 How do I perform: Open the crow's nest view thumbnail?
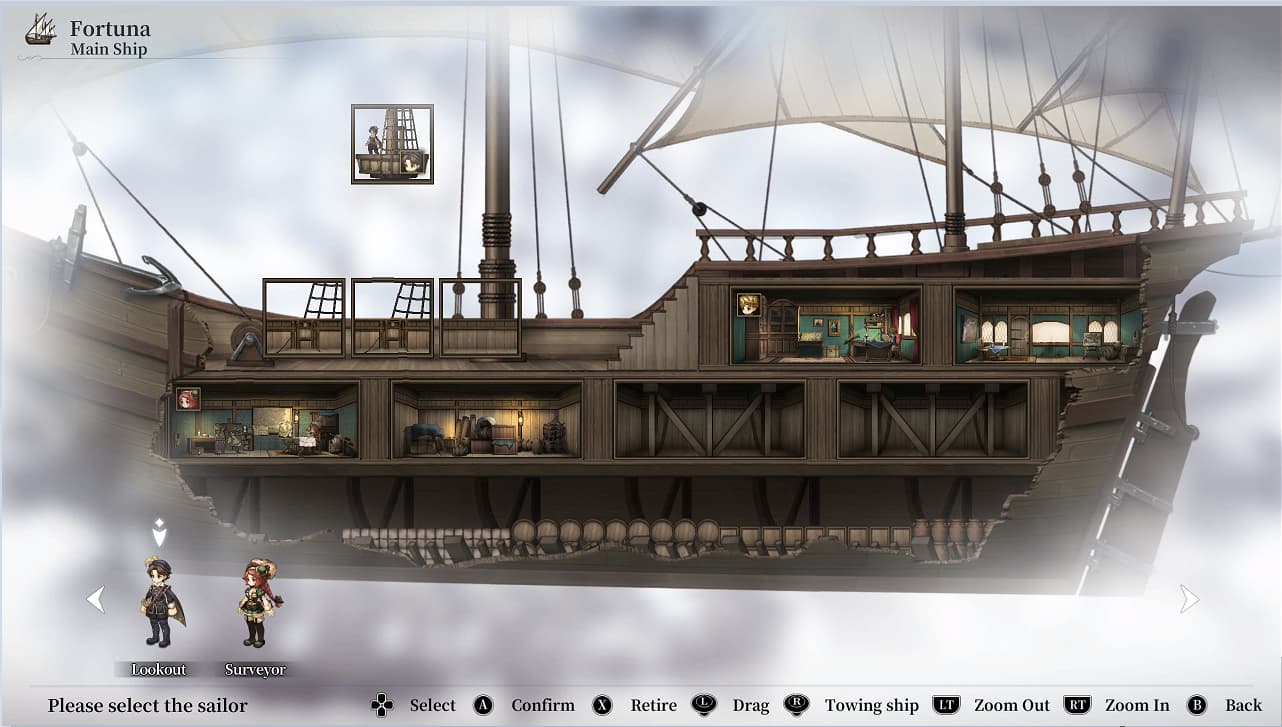[392, 143]
